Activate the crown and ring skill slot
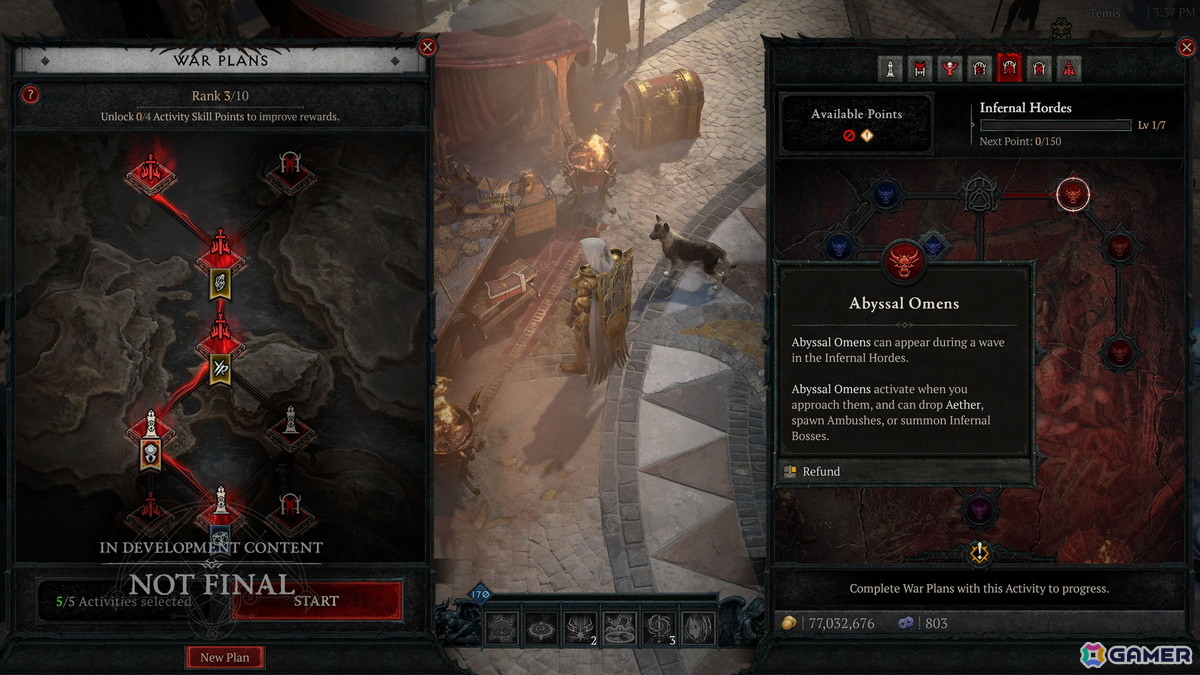The width and height of the screenshot is (1200, 675). 620,627
